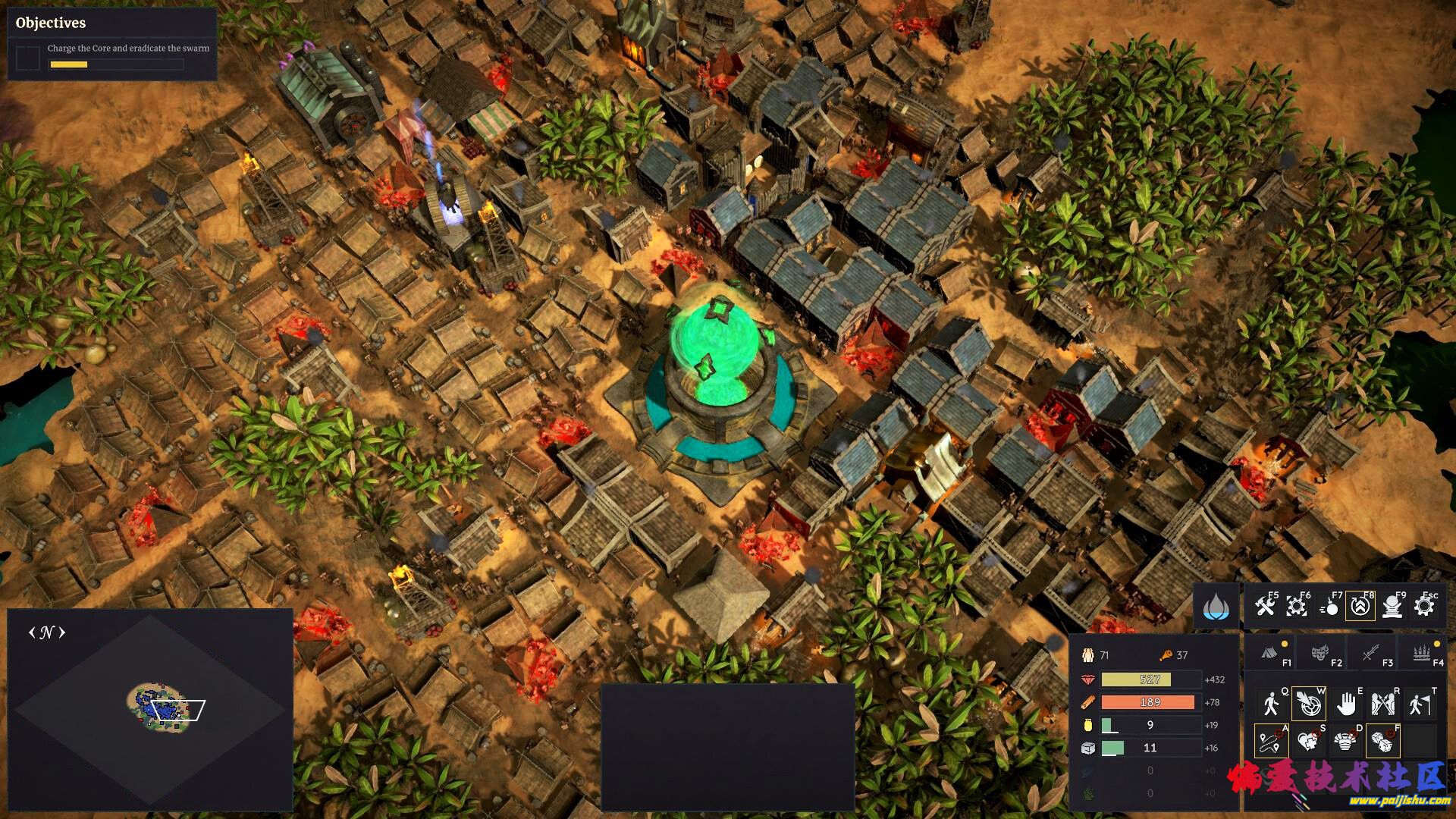This screenshot has width=1456, height=819.
Task: Toggle the circular upgrade chevrons button
Action: point(1360,607)
